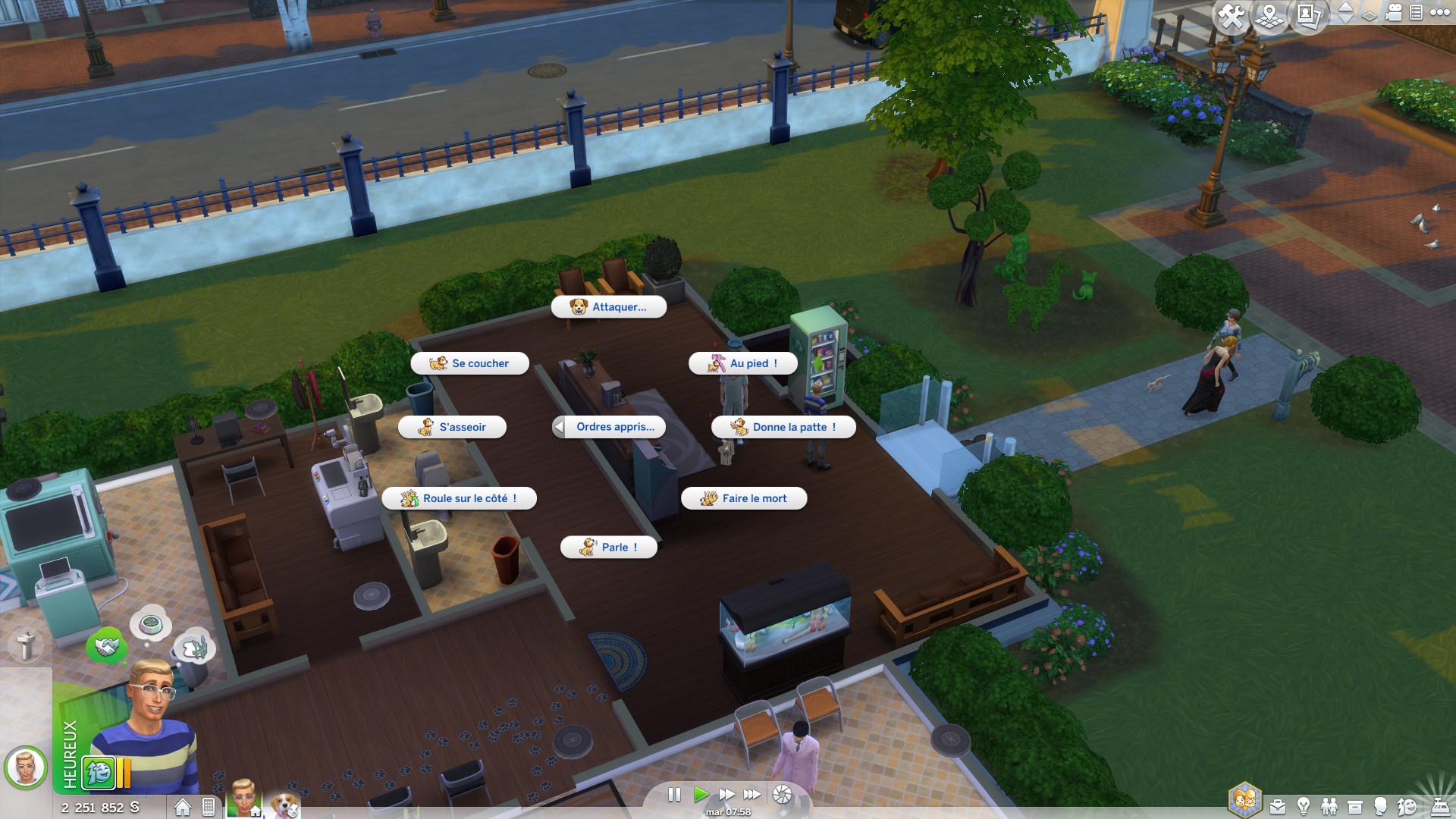Screen dimensions: 1456x819
Task: Pause the game with the pause control
Action: click(674, 795)
